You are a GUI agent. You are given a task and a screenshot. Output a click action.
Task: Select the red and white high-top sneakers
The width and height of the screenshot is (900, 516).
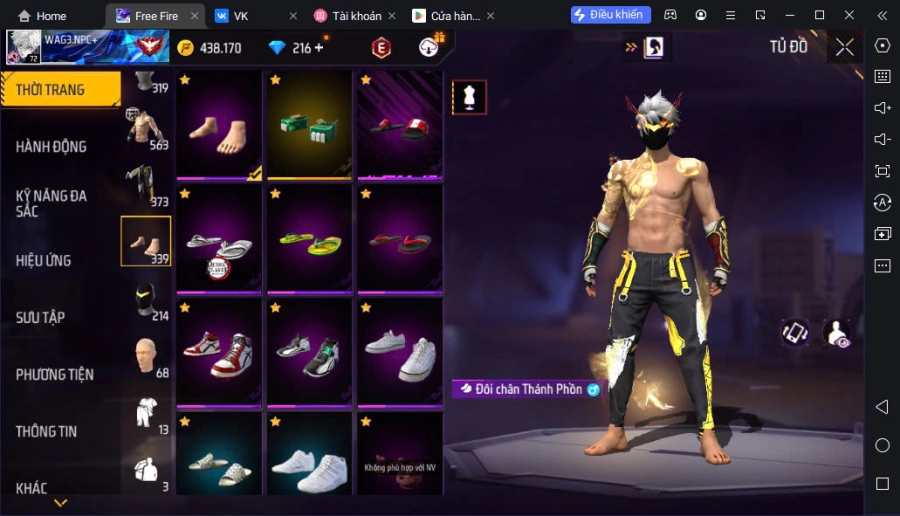[220, 351]
